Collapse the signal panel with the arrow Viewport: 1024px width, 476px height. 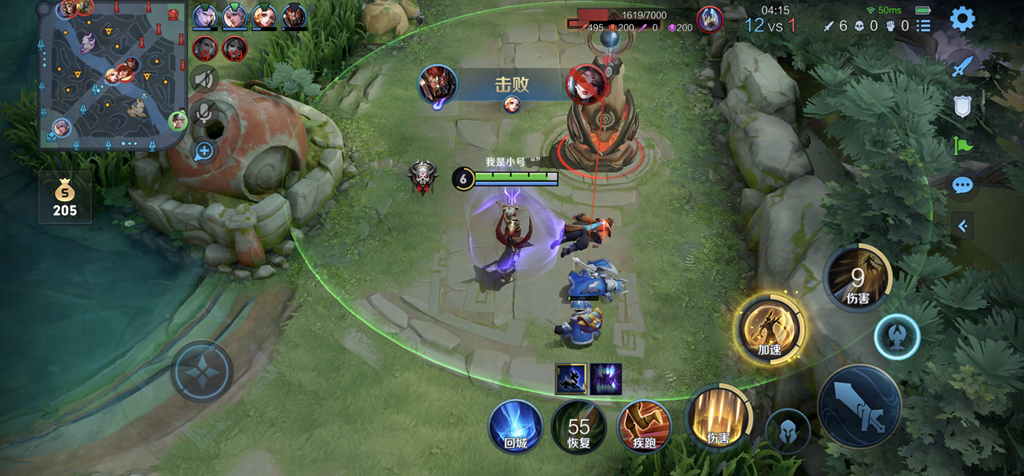coord(962,226)
